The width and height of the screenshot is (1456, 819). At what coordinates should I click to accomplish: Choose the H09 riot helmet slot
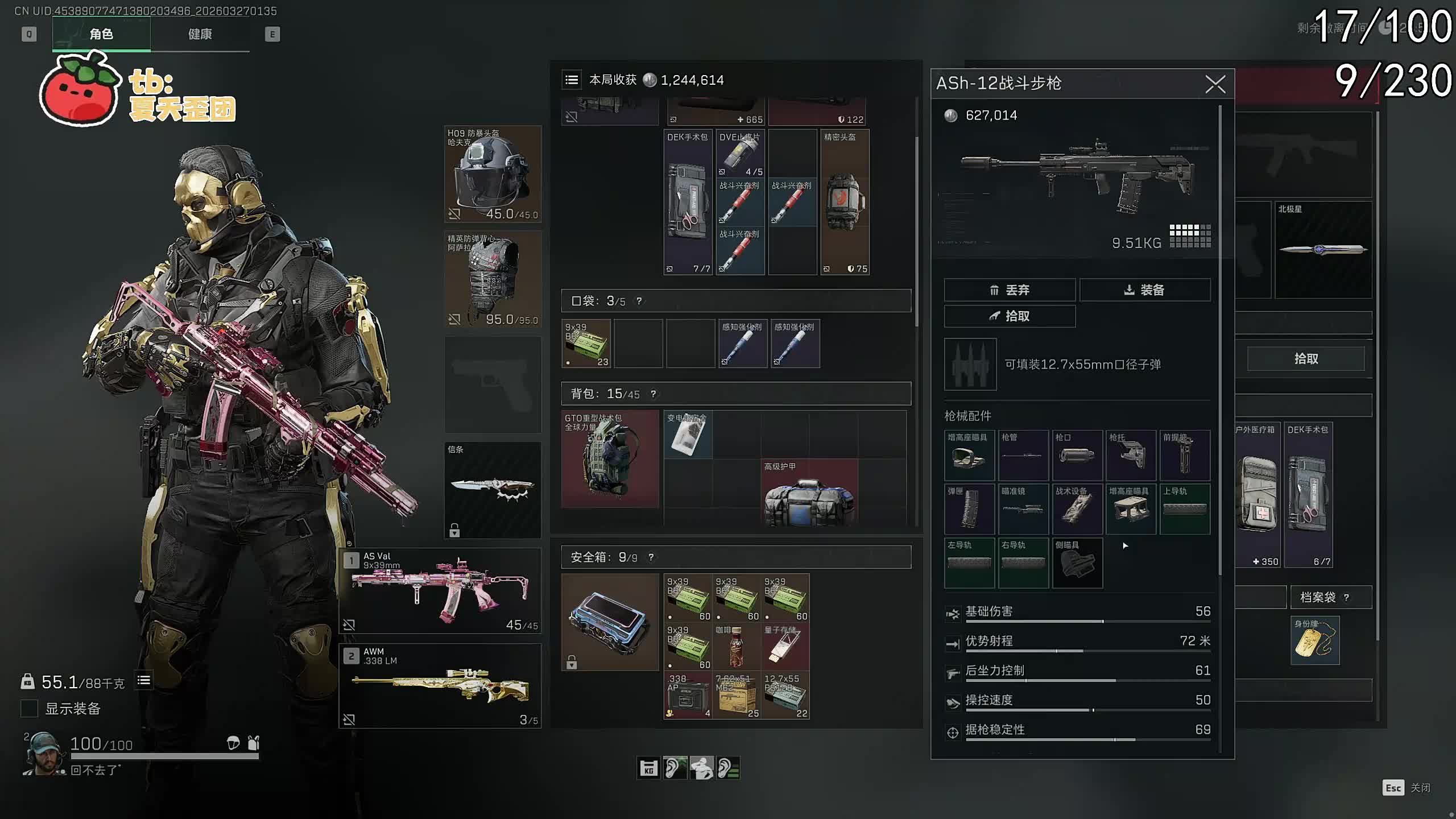[x=493, y=174]
